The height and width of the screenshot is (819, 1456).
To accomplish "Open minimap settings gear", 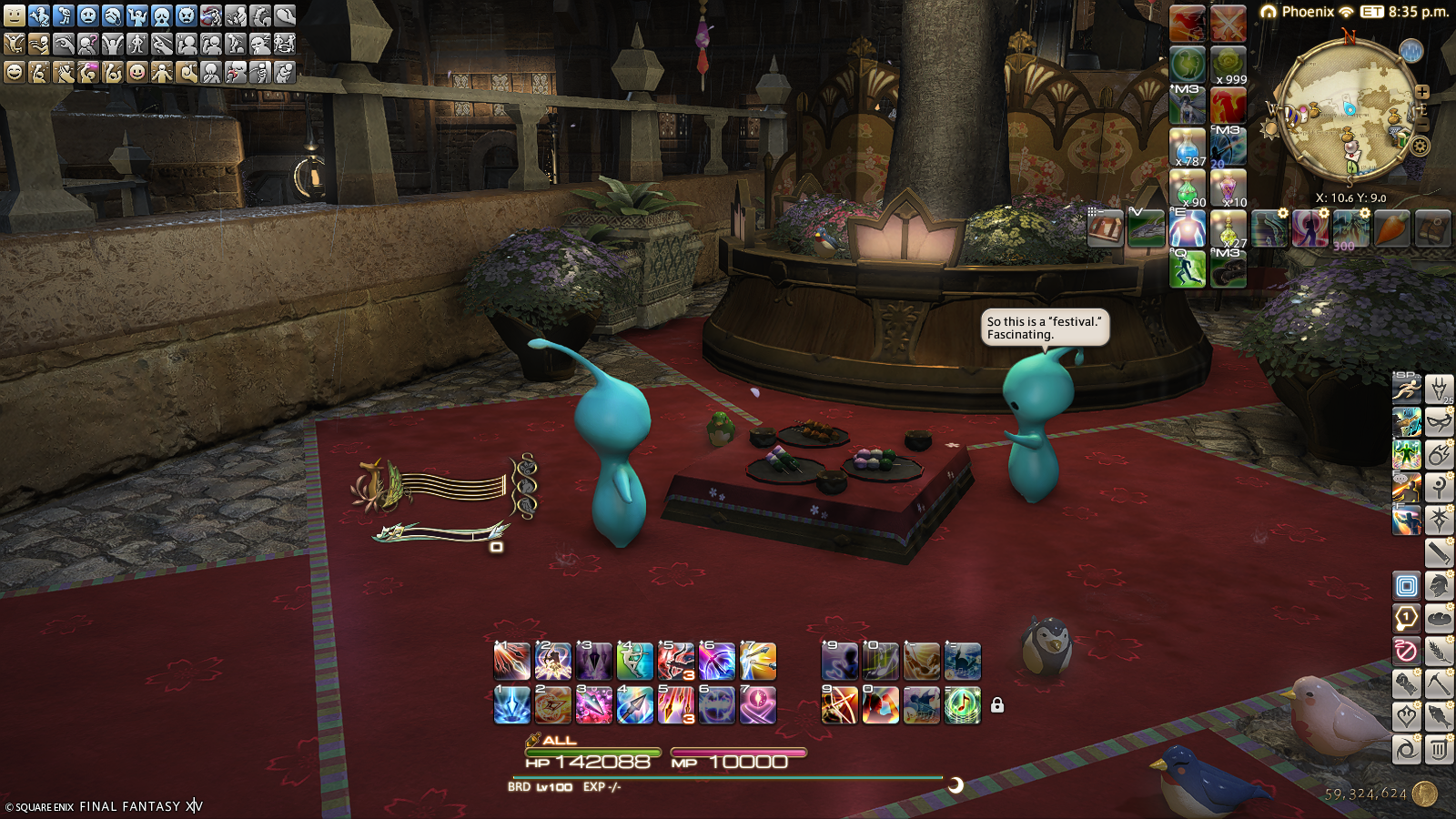I will (1420, 146).
